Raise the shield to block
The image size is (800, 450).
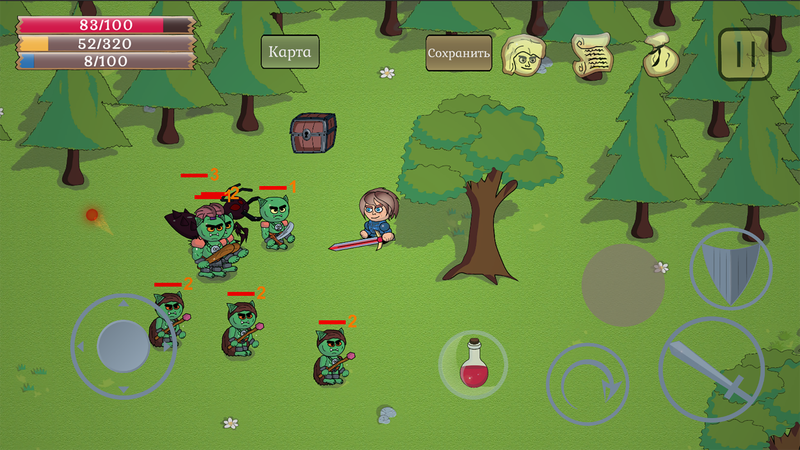tap(731, 268)
